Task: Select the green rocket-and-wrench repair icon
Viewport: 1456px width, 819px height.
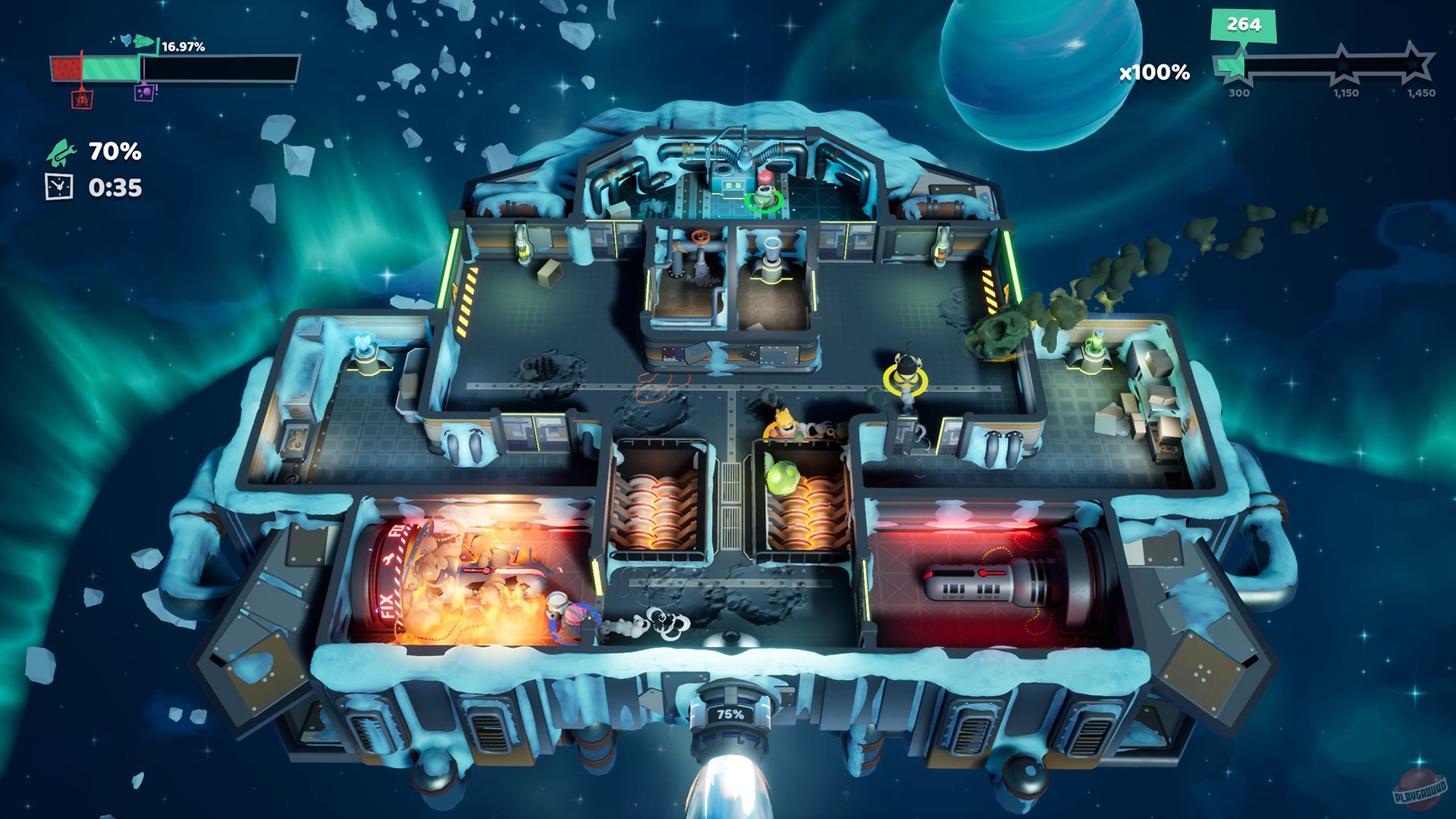Action: [x=61, y=153]
